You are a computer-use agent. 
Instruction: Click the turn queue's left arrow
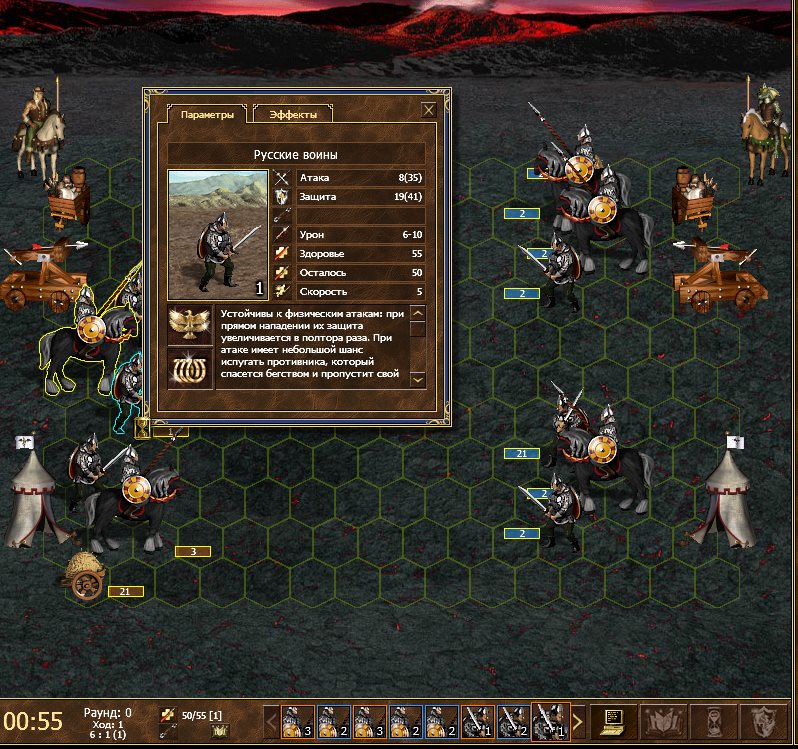coord(270,720)
